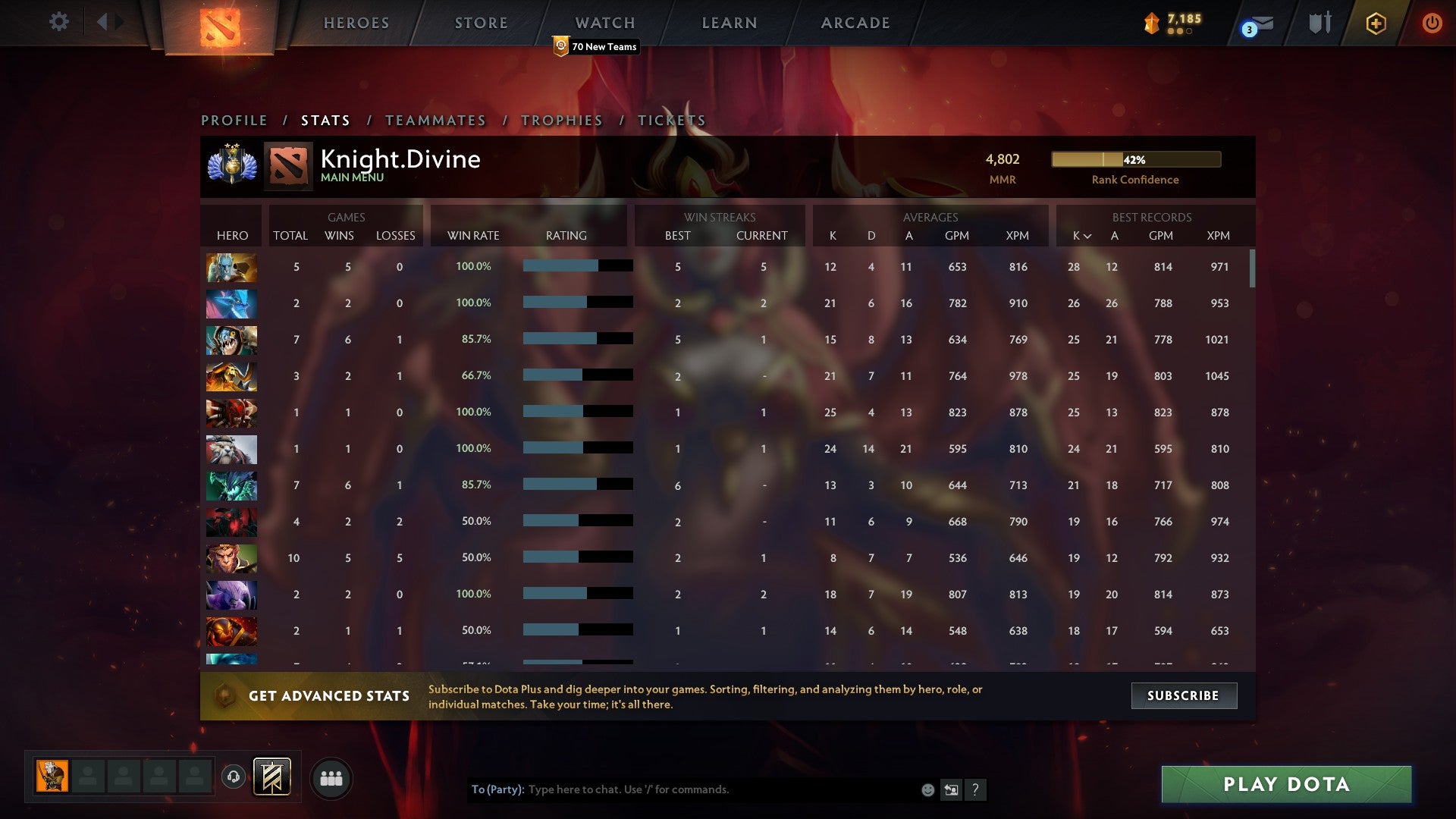Click the guild banner icon near the party bar
Screen dimensions: 1456x819
click(x=271, y=777)
